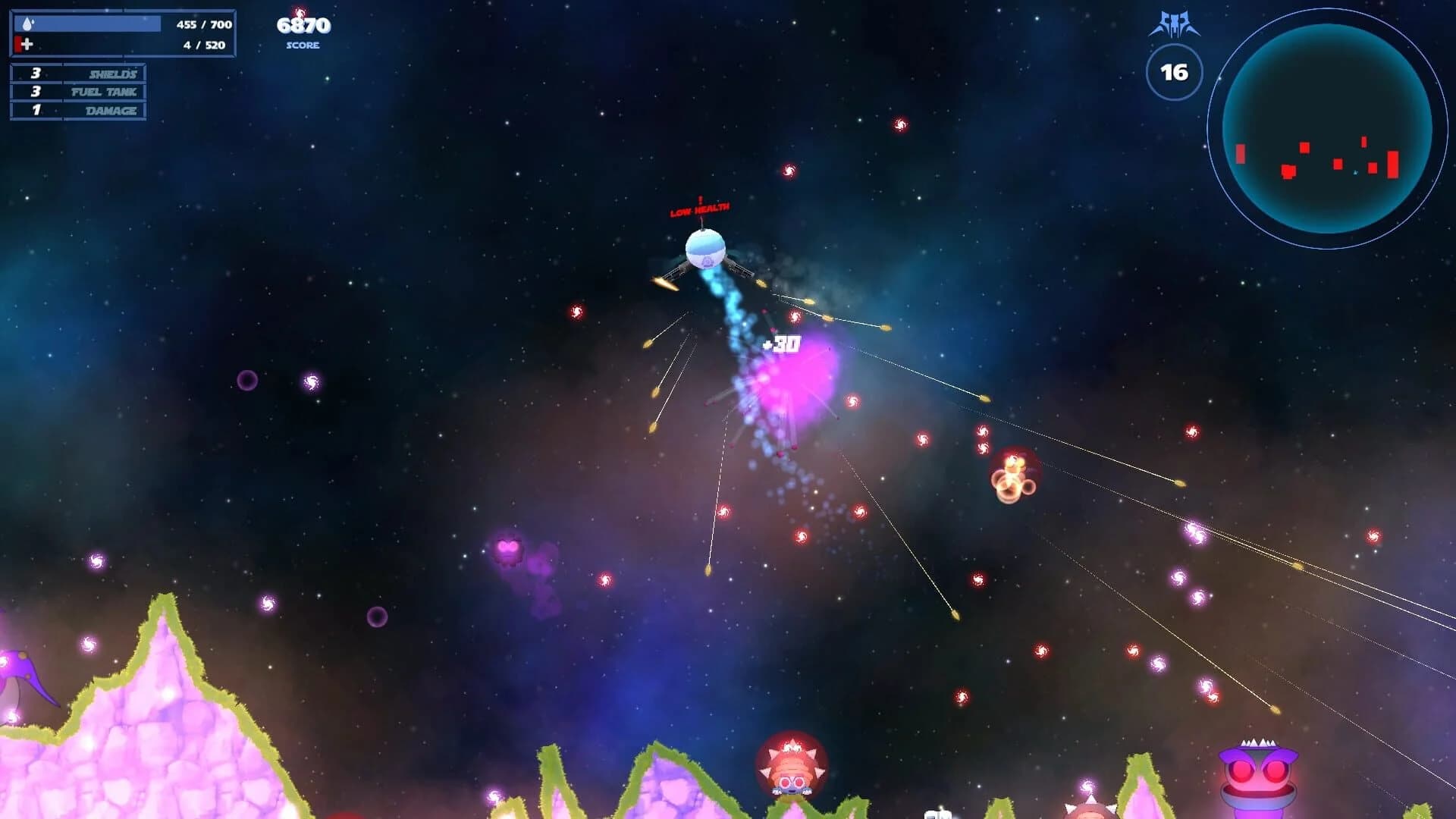Click the largest red blip on the radar
The image size is (1456, 819).
[1393, 165]
